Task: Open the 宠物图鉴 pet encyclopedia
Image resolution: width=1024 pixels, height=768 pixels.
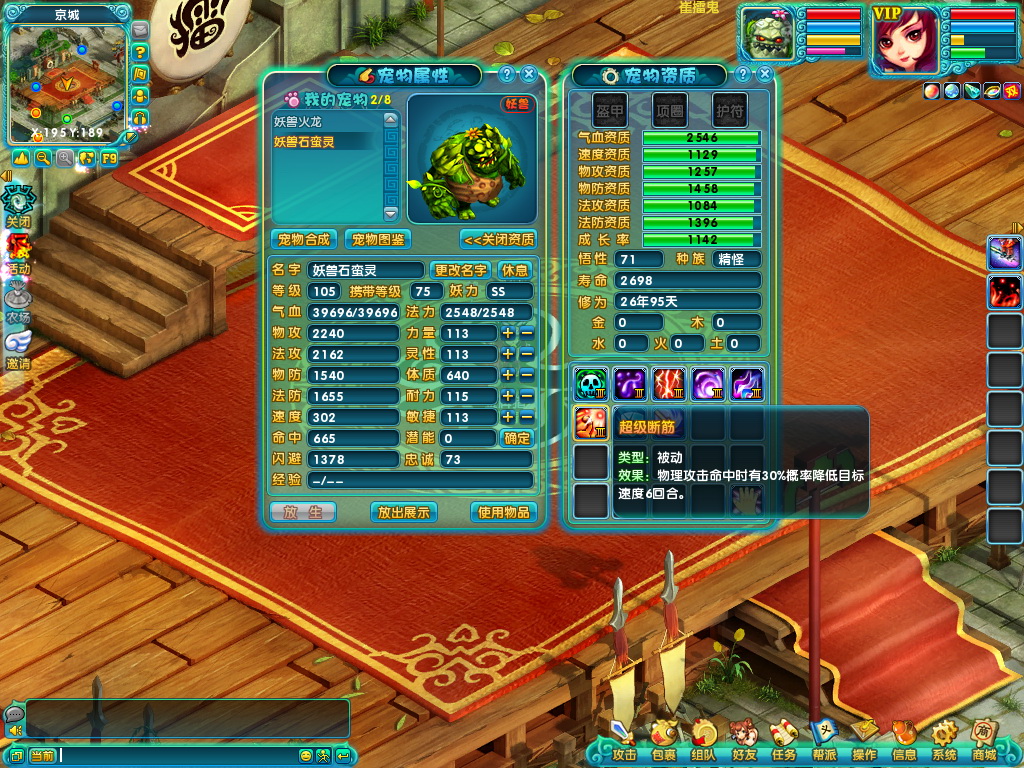Action: coord(378,240)
